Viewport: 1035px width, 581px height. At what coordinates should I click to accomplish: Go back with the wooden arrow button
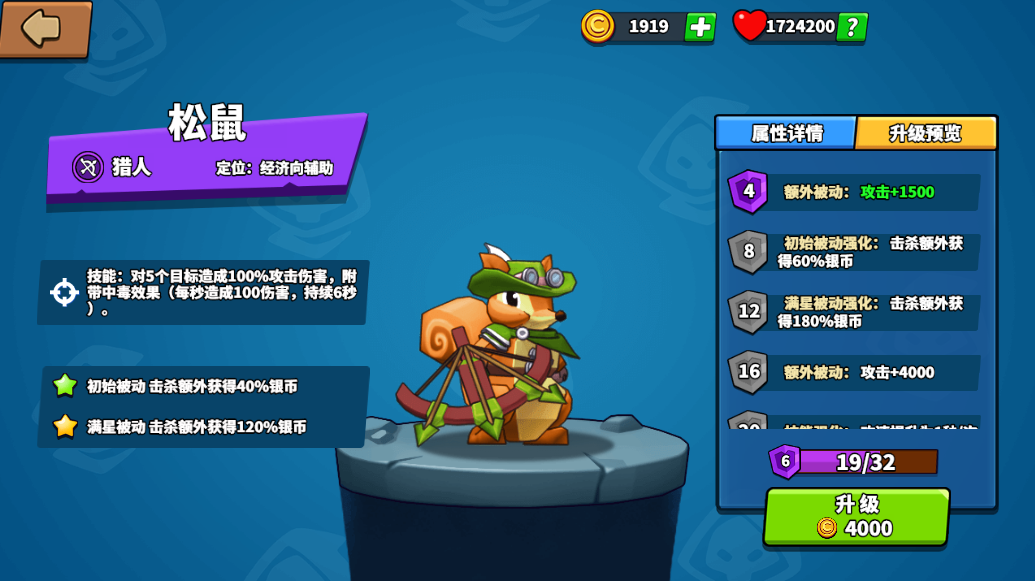click(44, 28)
